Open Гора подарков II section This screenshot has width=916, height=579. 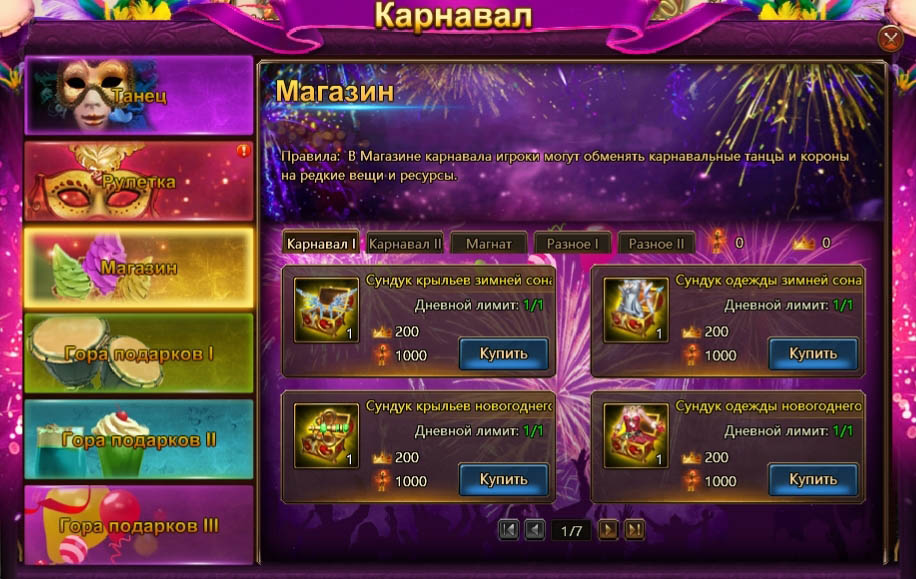138,439
